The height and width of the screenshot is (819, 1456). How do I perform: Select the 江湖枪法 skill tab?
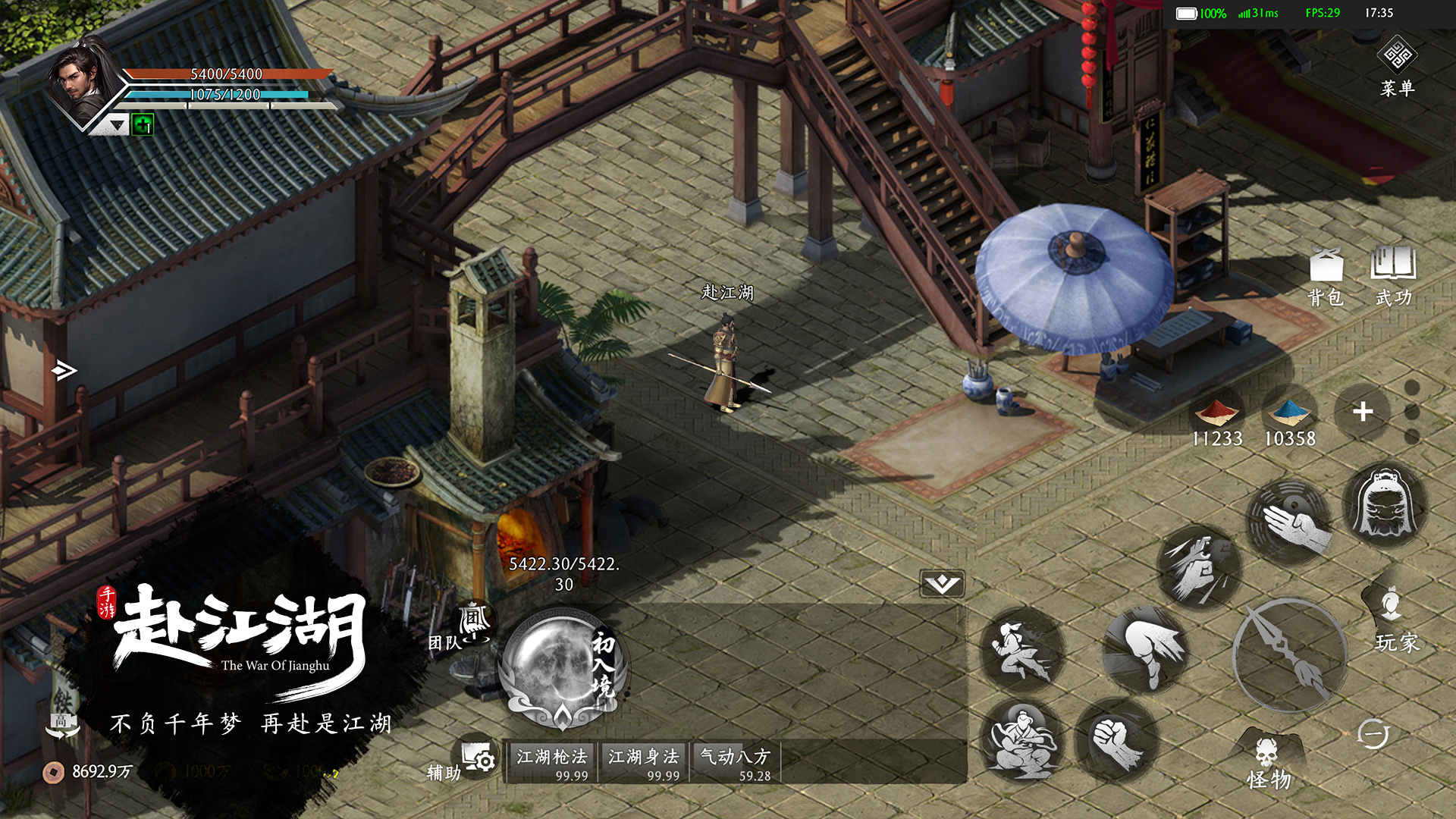[552, 763]
